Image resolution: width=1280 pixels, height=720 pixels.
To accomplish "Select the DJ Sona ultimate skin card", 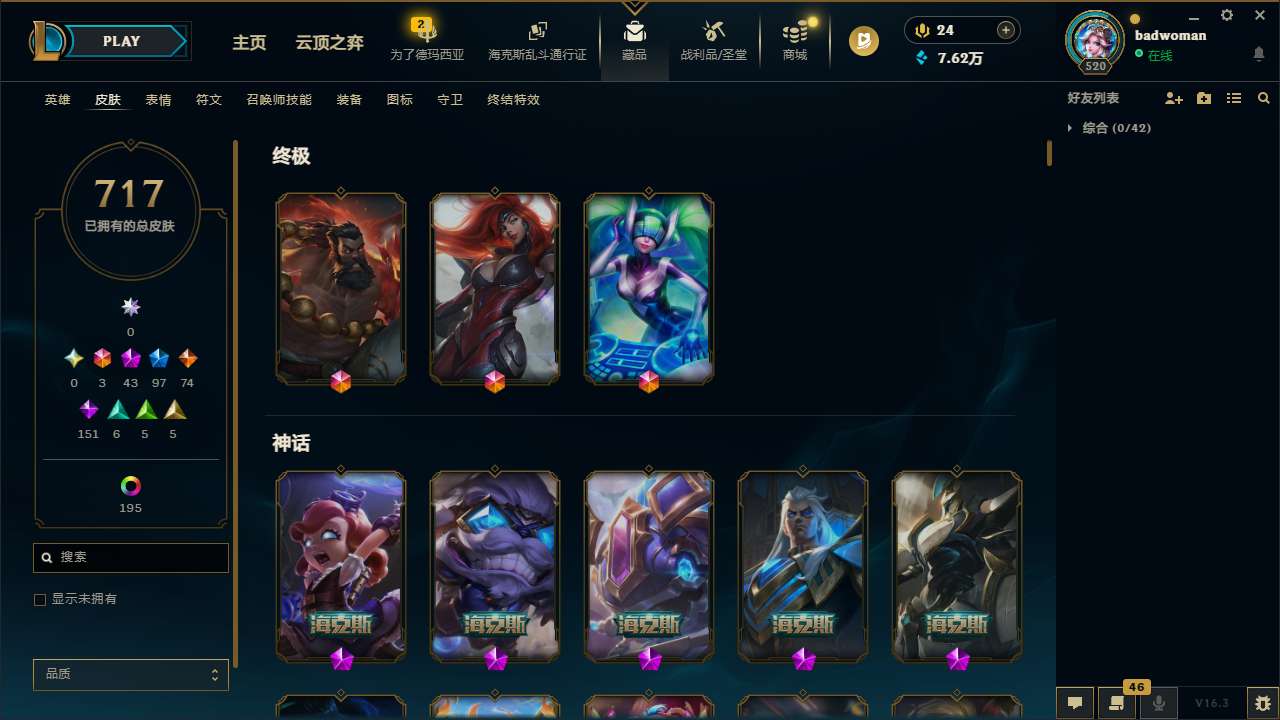I will [x=648, y=288].
